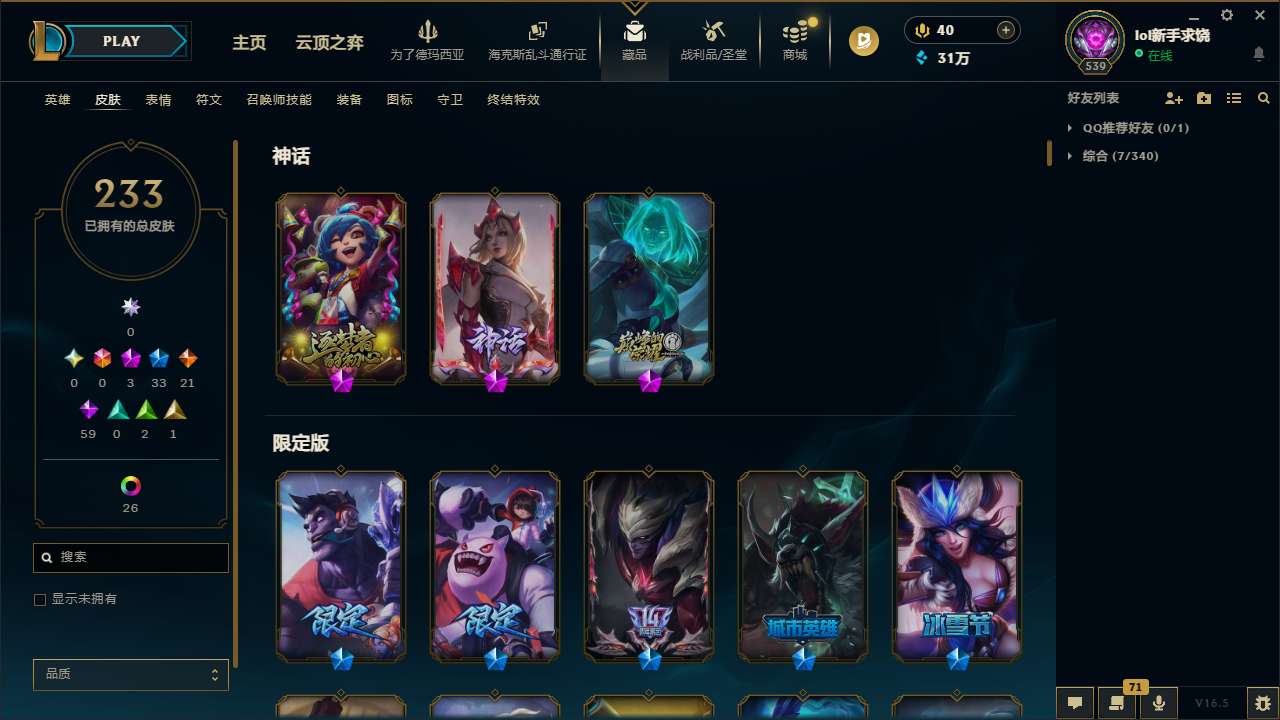Click the 搜索 search input field

click(130, 557)
